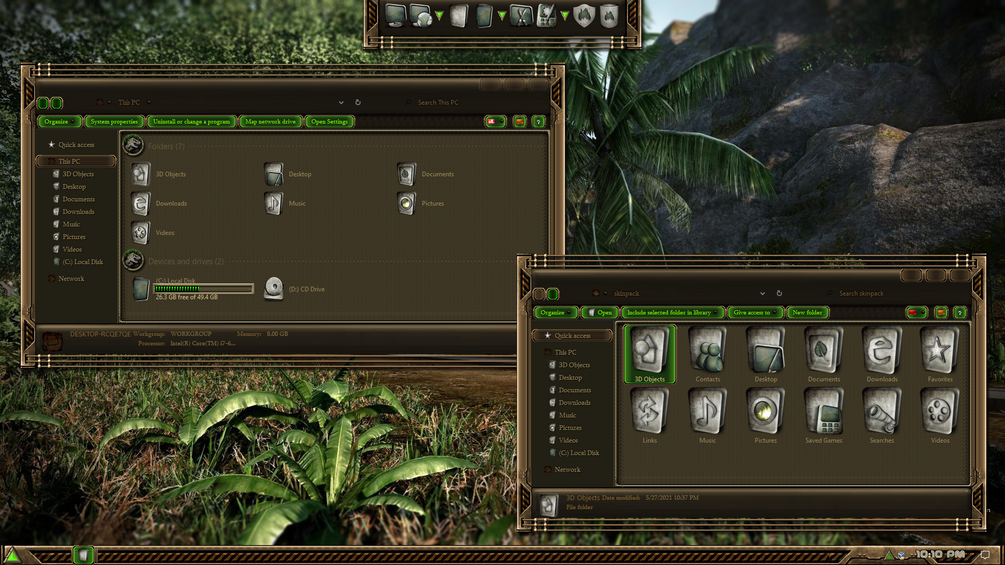Click Include selected folder in library
1005x565 pixels.
click(670, 313)
